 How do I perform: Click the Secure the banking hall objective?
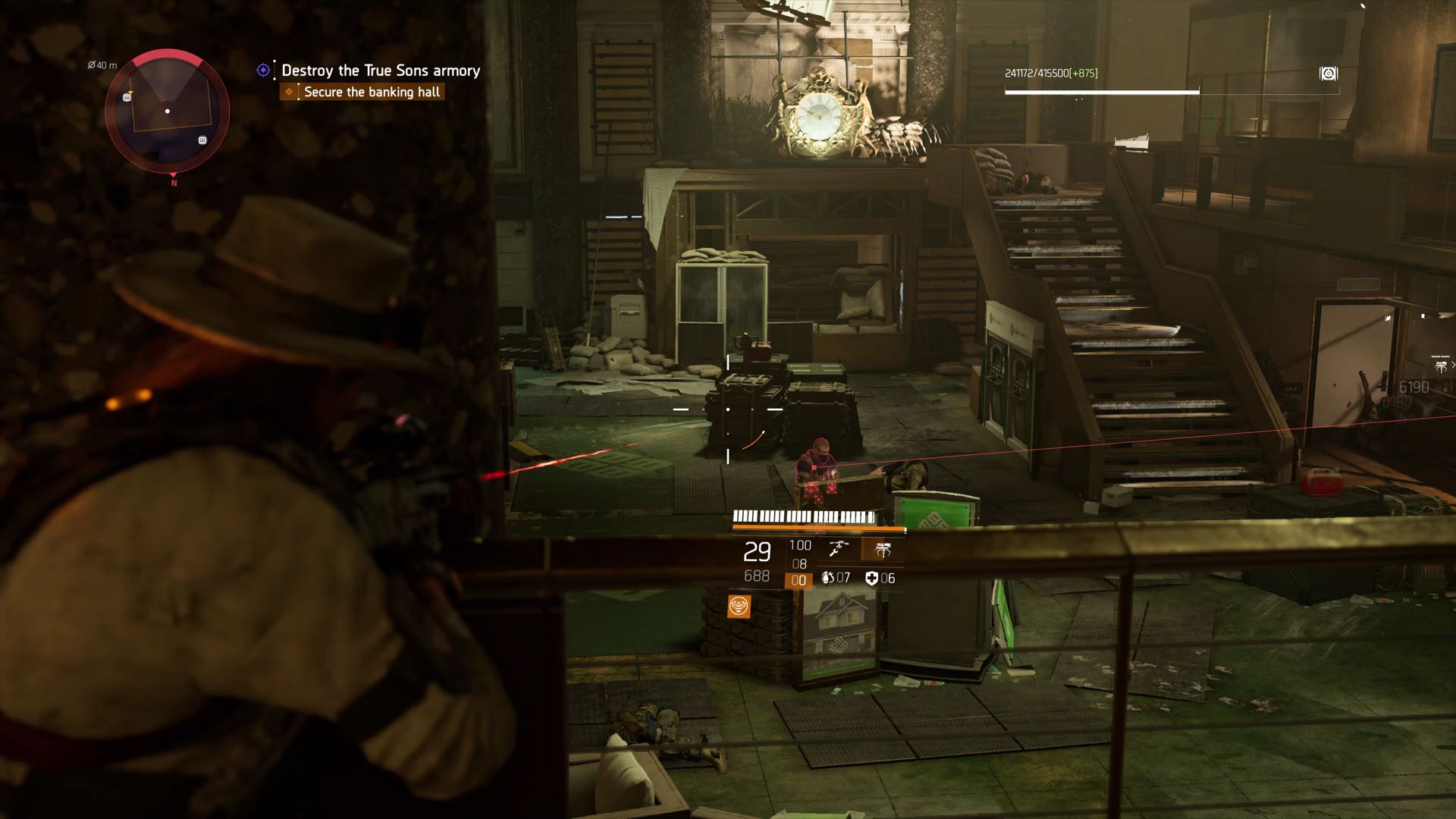pyautogui.click(x=372, y=92)
